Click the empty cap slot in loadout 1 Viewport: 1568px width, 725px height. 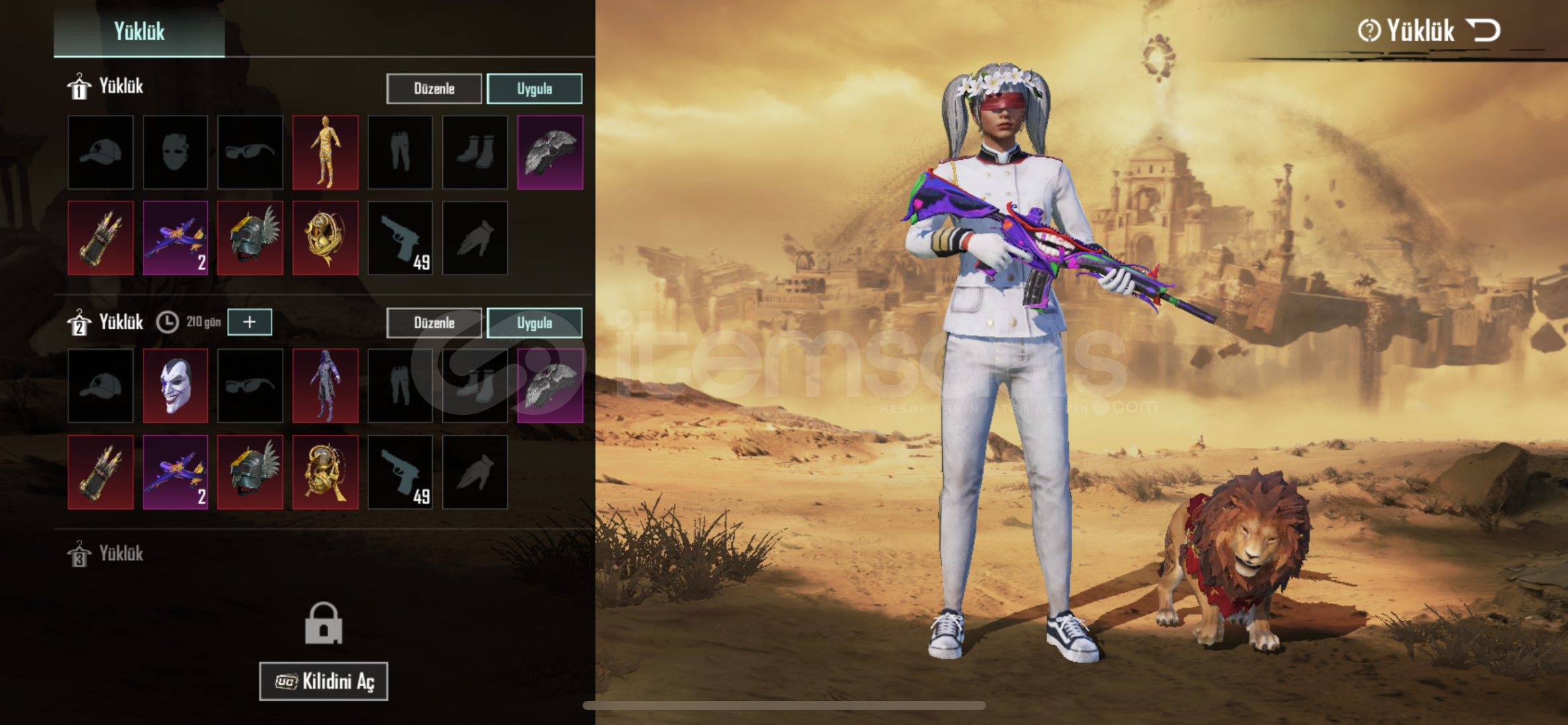point(101,152)
